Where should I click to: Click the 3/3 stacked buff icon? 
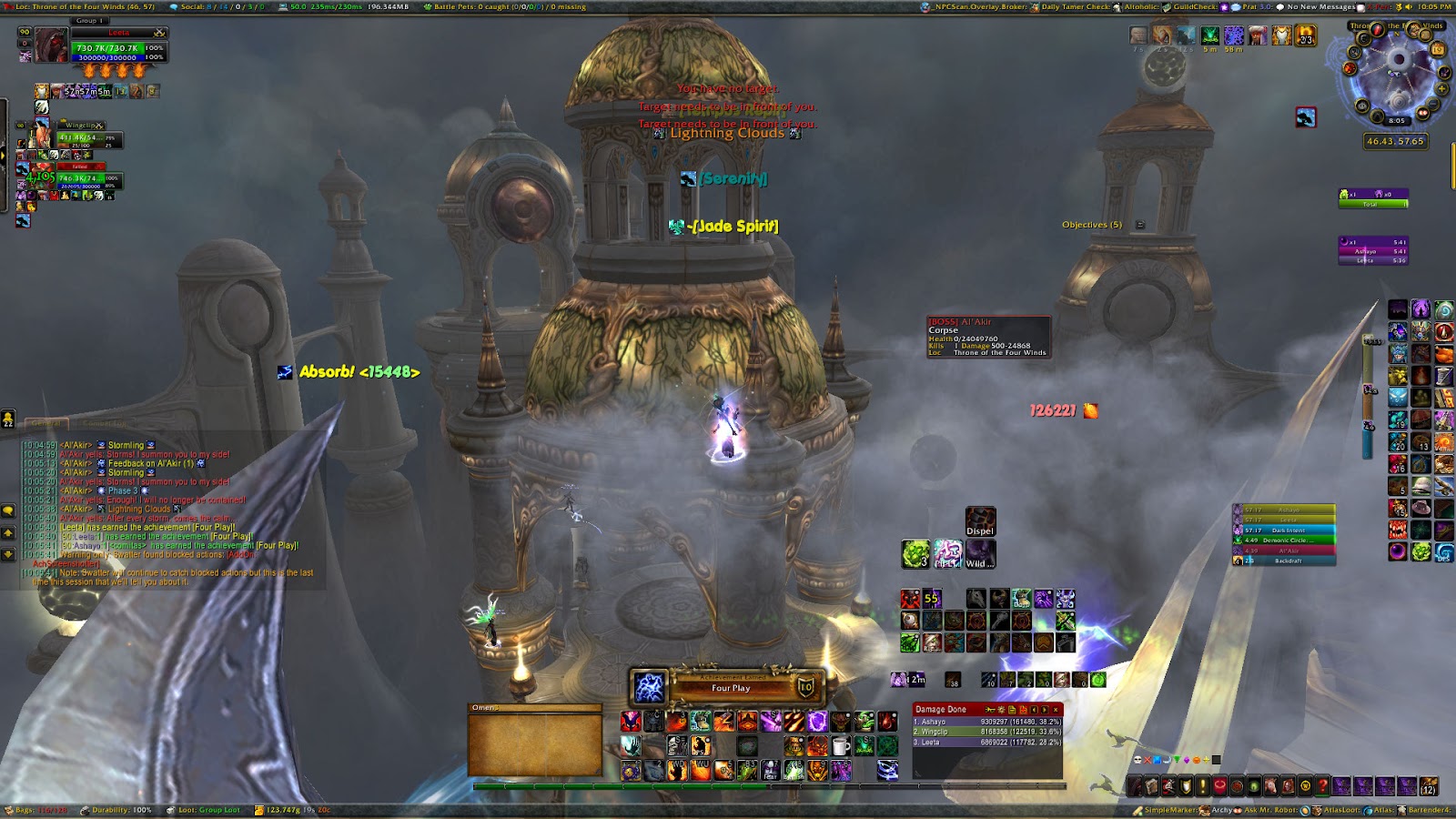(x=1306, y=35)
